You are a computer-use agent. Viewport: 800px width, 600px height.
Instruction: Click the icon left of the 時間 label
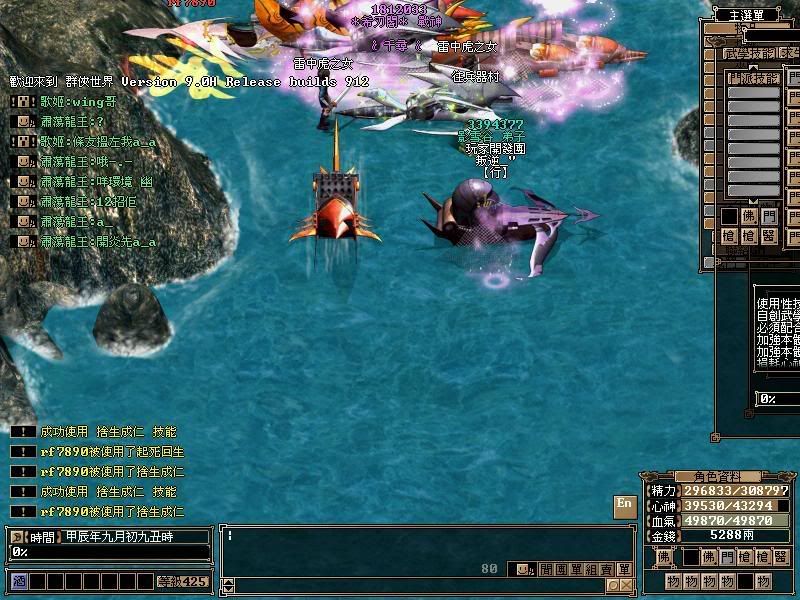coord(18,537)
